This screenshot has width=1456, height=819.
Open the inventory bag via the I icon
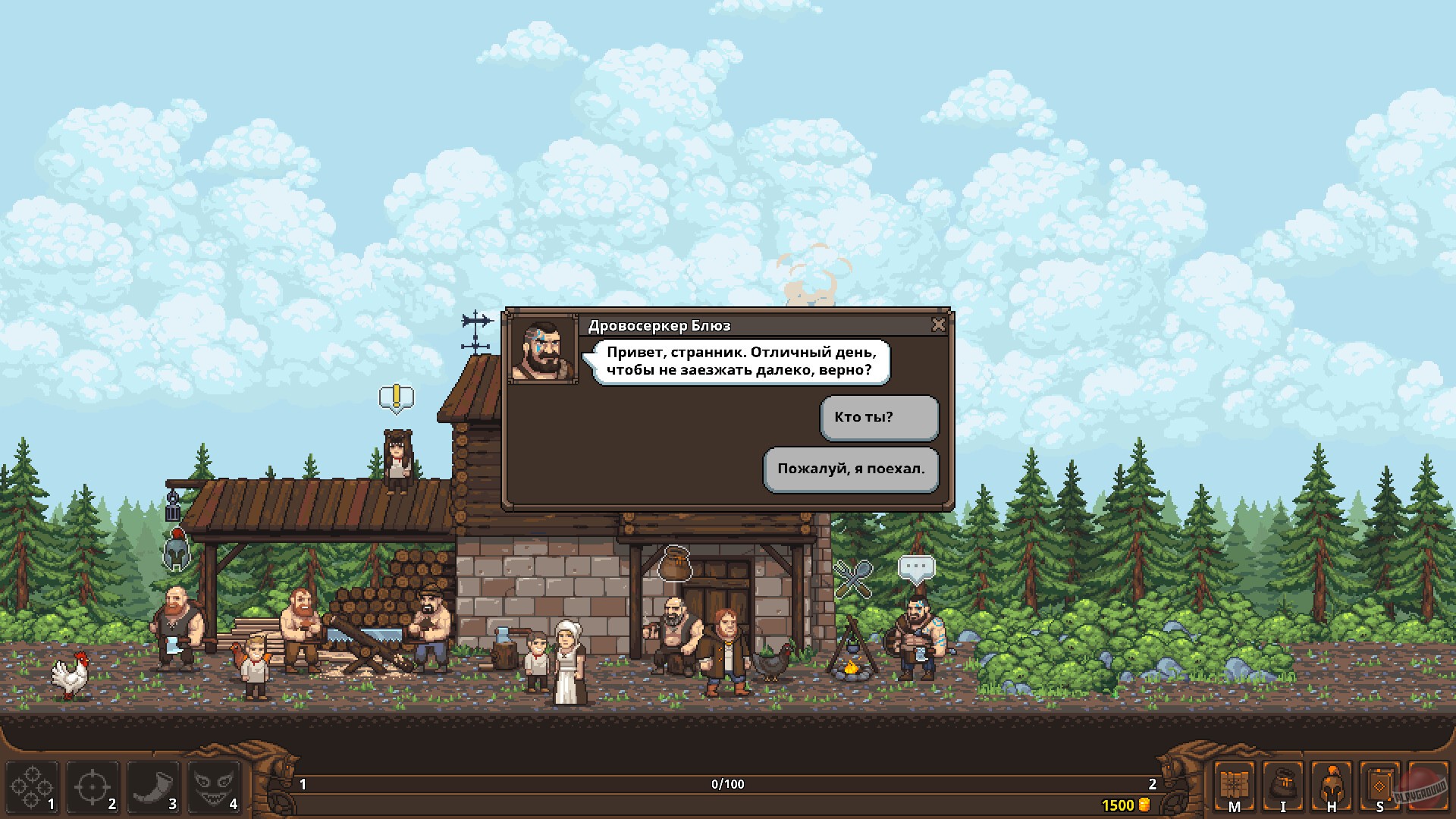tap(1285, 786)
